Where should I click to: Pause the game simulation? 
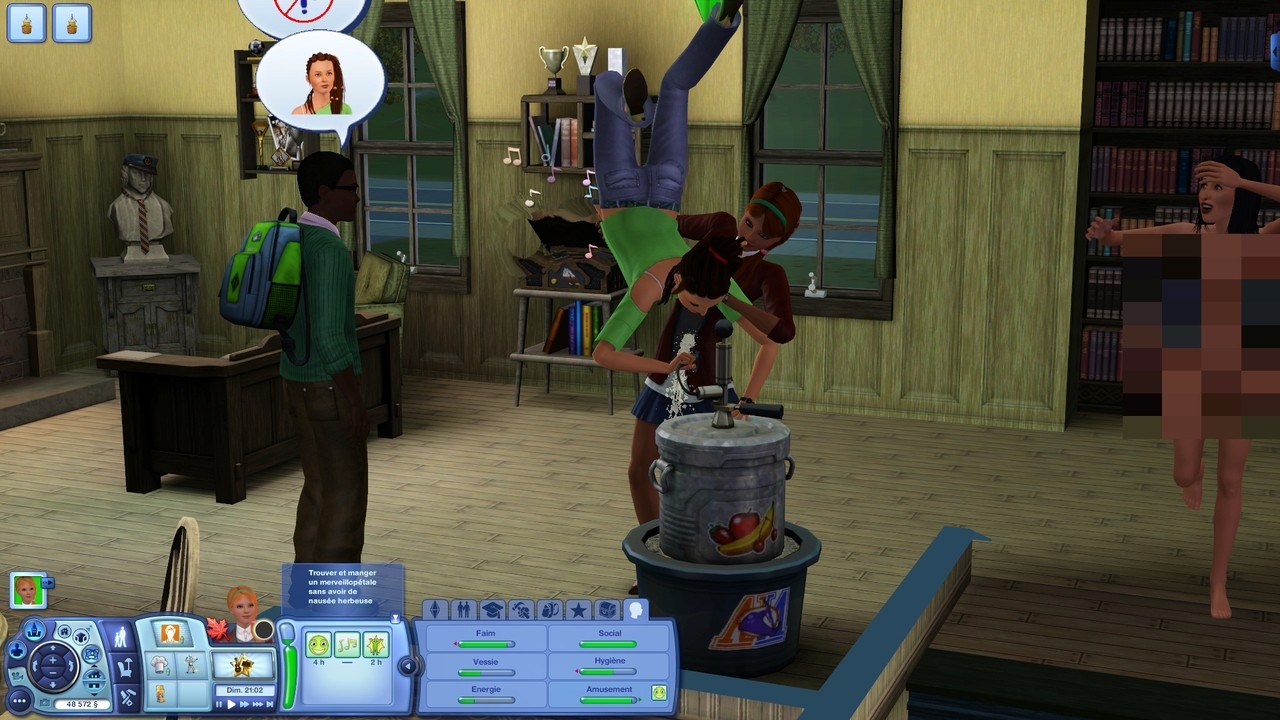point(220,704)
